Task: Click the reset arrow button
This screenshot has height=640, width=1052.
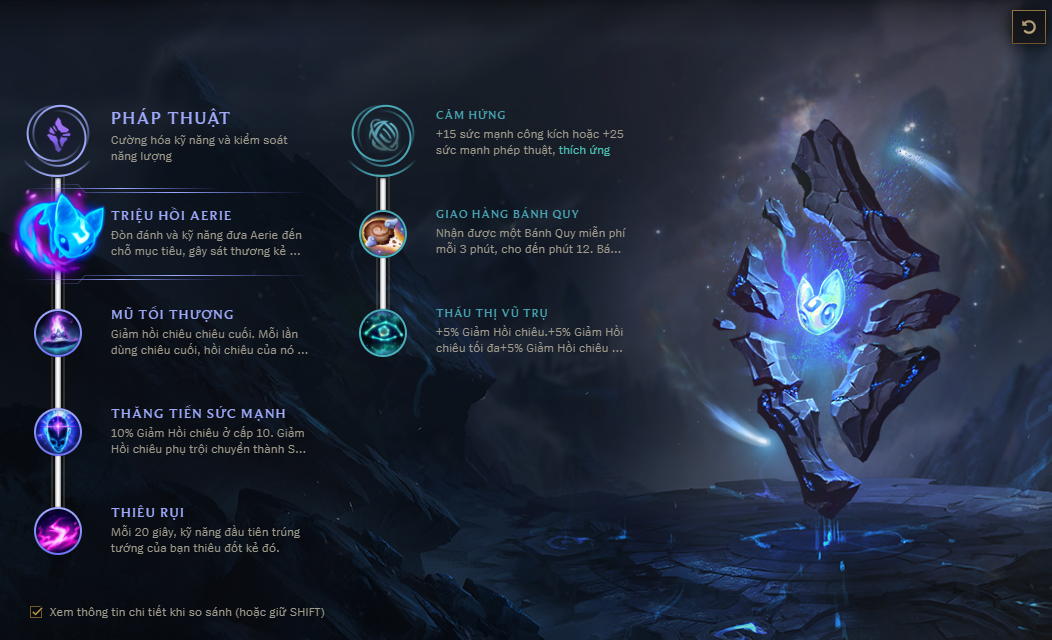Action: (x=1029, y=27)
